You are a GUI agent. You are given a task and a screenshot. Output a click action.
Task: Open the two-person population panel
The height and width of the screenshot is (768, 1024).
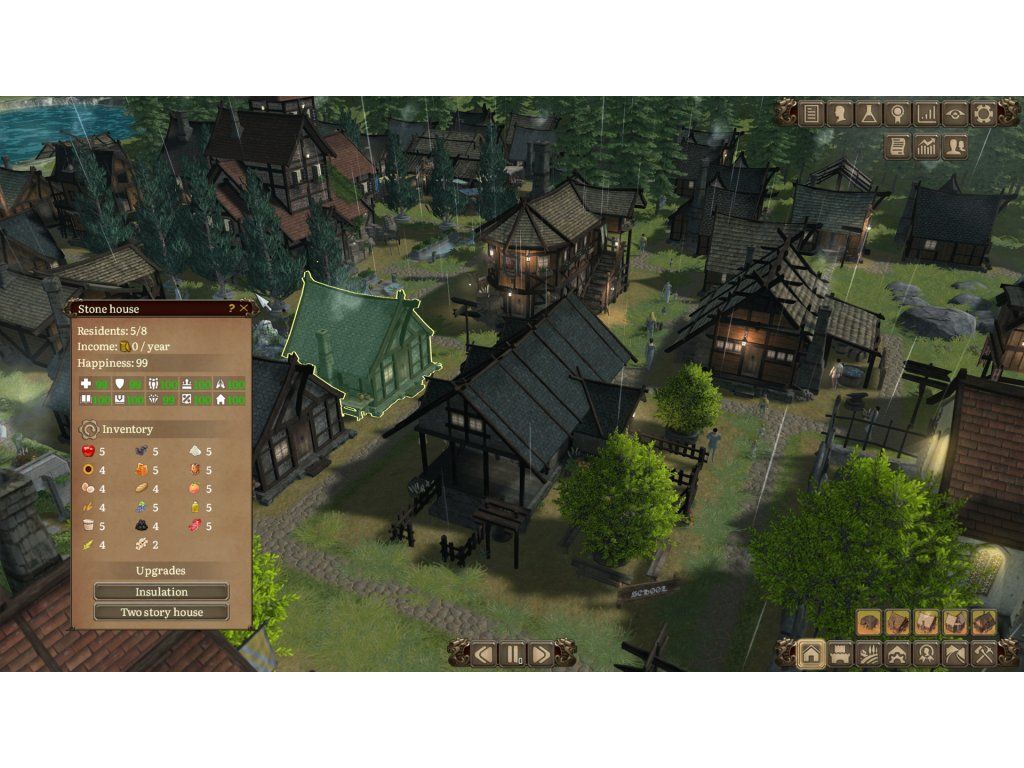(x=956, y=147)
